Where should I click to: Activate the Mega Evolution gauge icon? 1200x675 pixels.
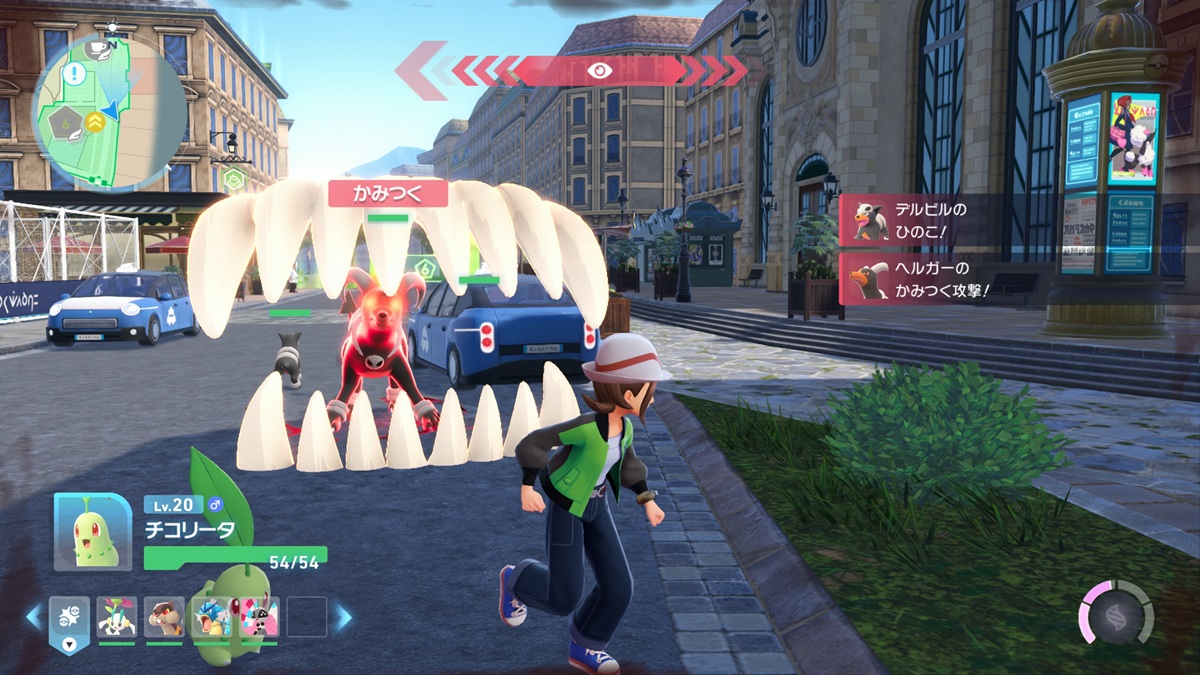pyautogui.click(x=1116, y=613)
